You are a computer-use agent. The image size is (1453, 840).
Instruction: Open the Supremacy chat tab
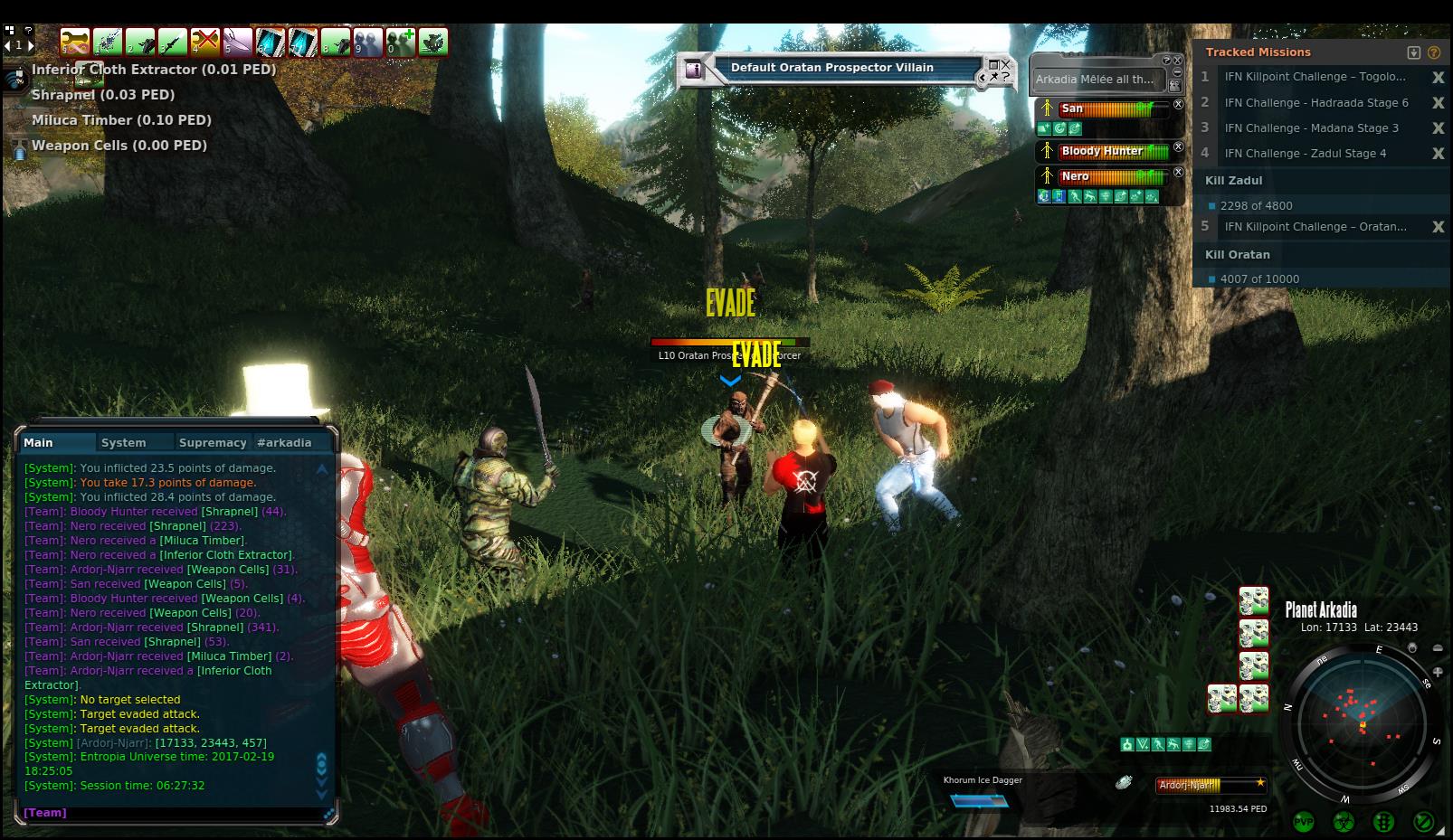point(213,442)
